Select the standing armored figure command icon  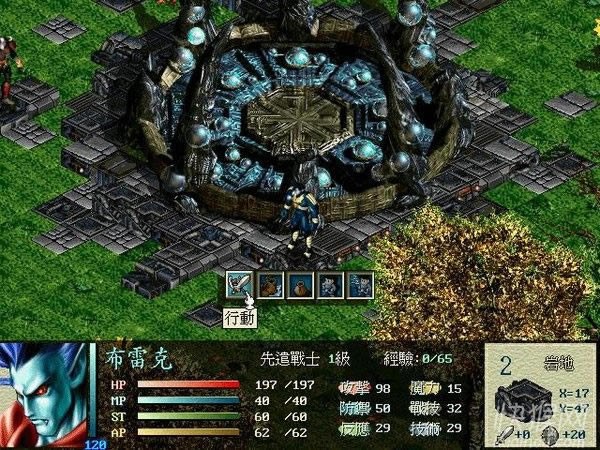[x=330, y=284]
